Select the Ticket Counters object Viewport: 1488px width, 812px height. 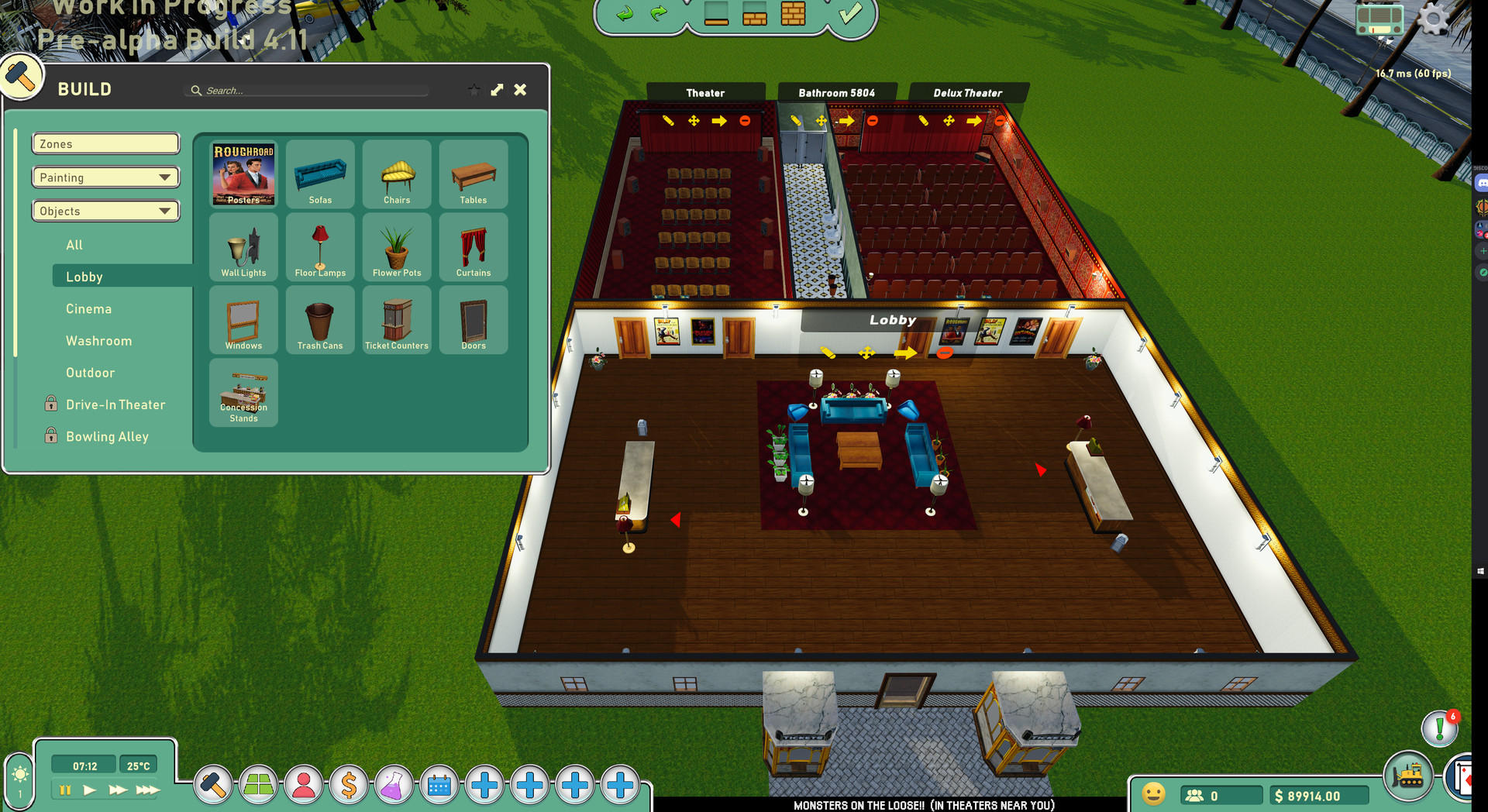[x=397, y=320]
